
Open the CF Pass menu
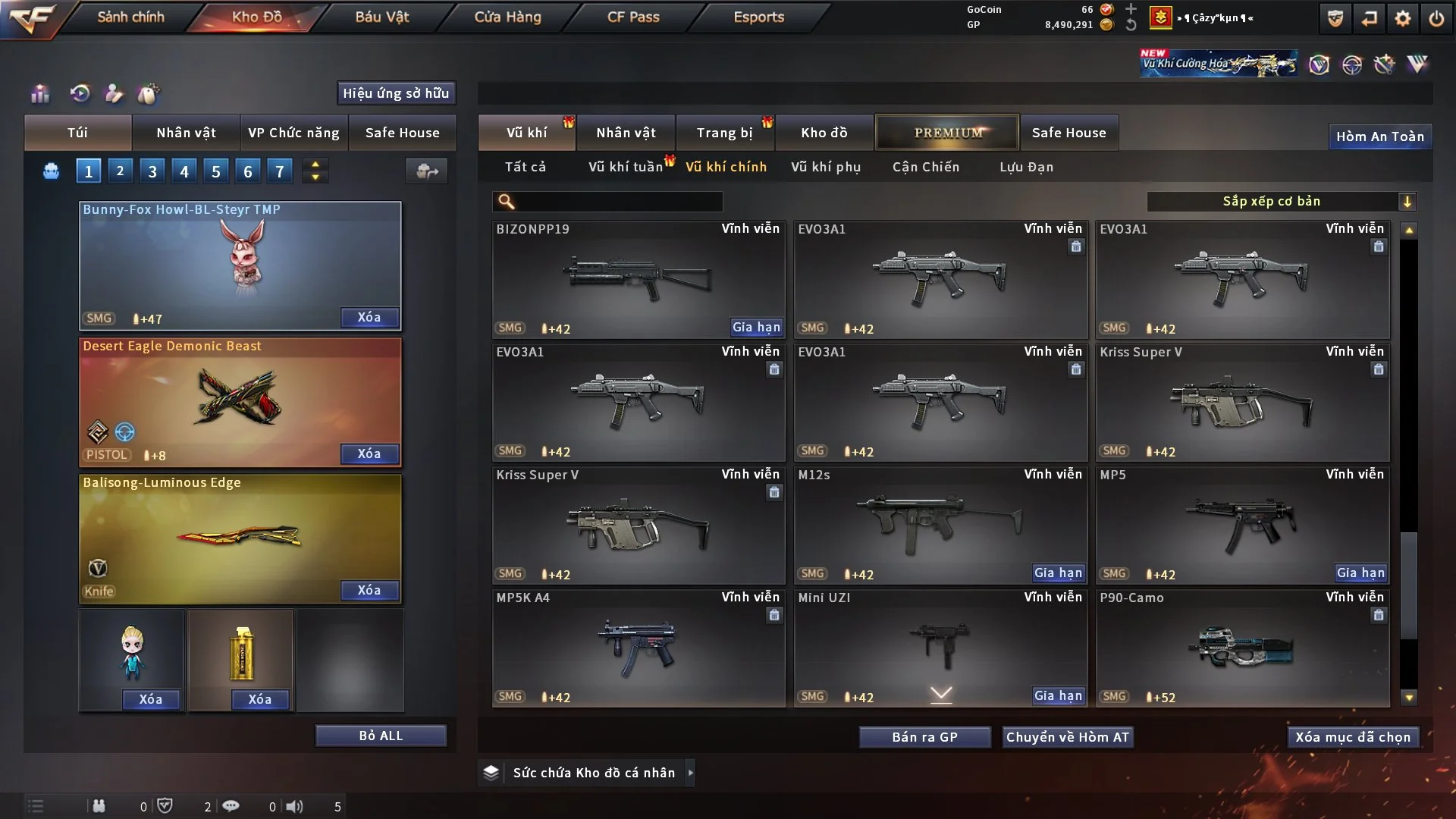[x=633, y=17]
